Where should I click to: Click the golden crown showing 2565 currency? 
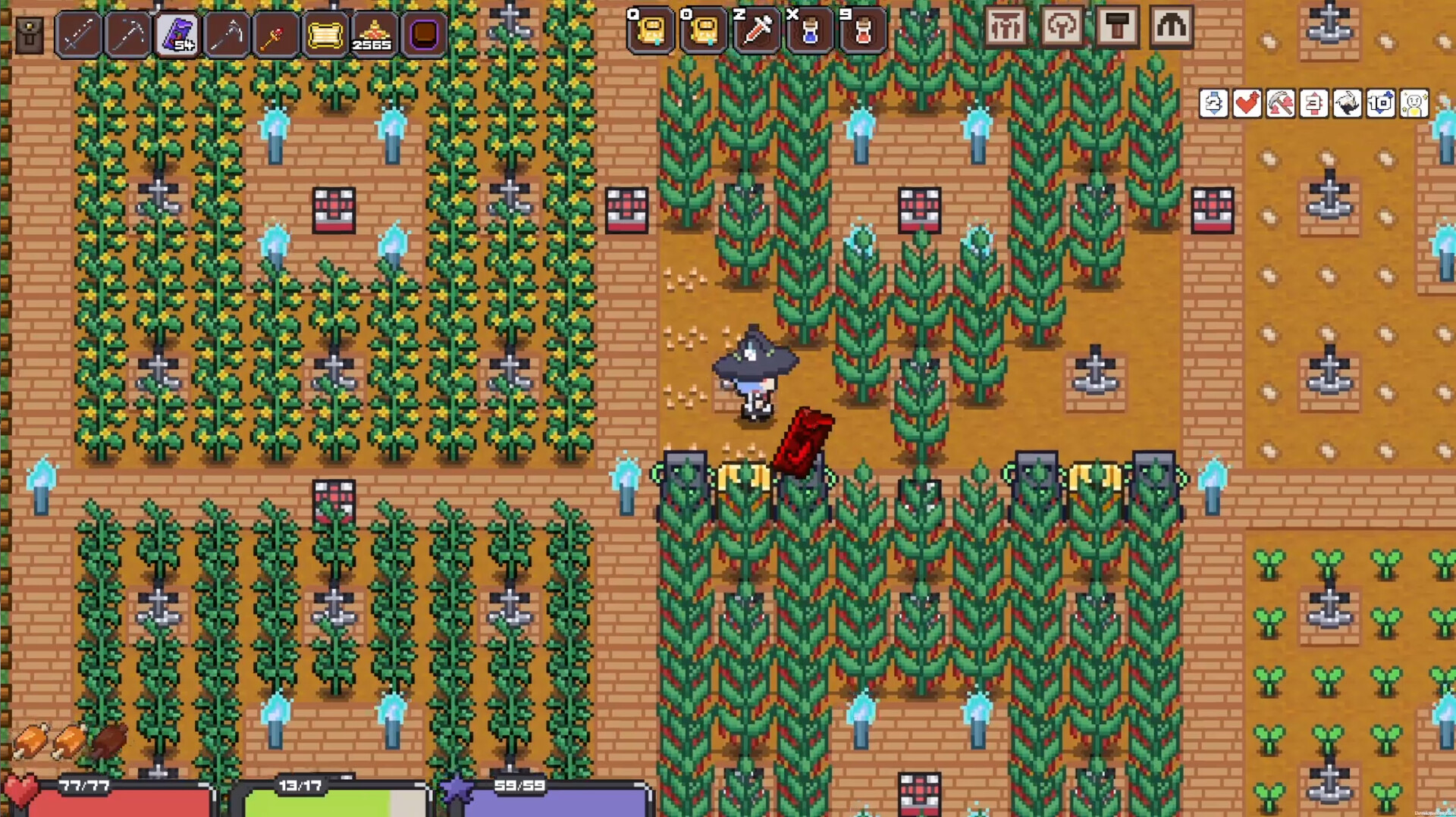(x=375, y=32)
